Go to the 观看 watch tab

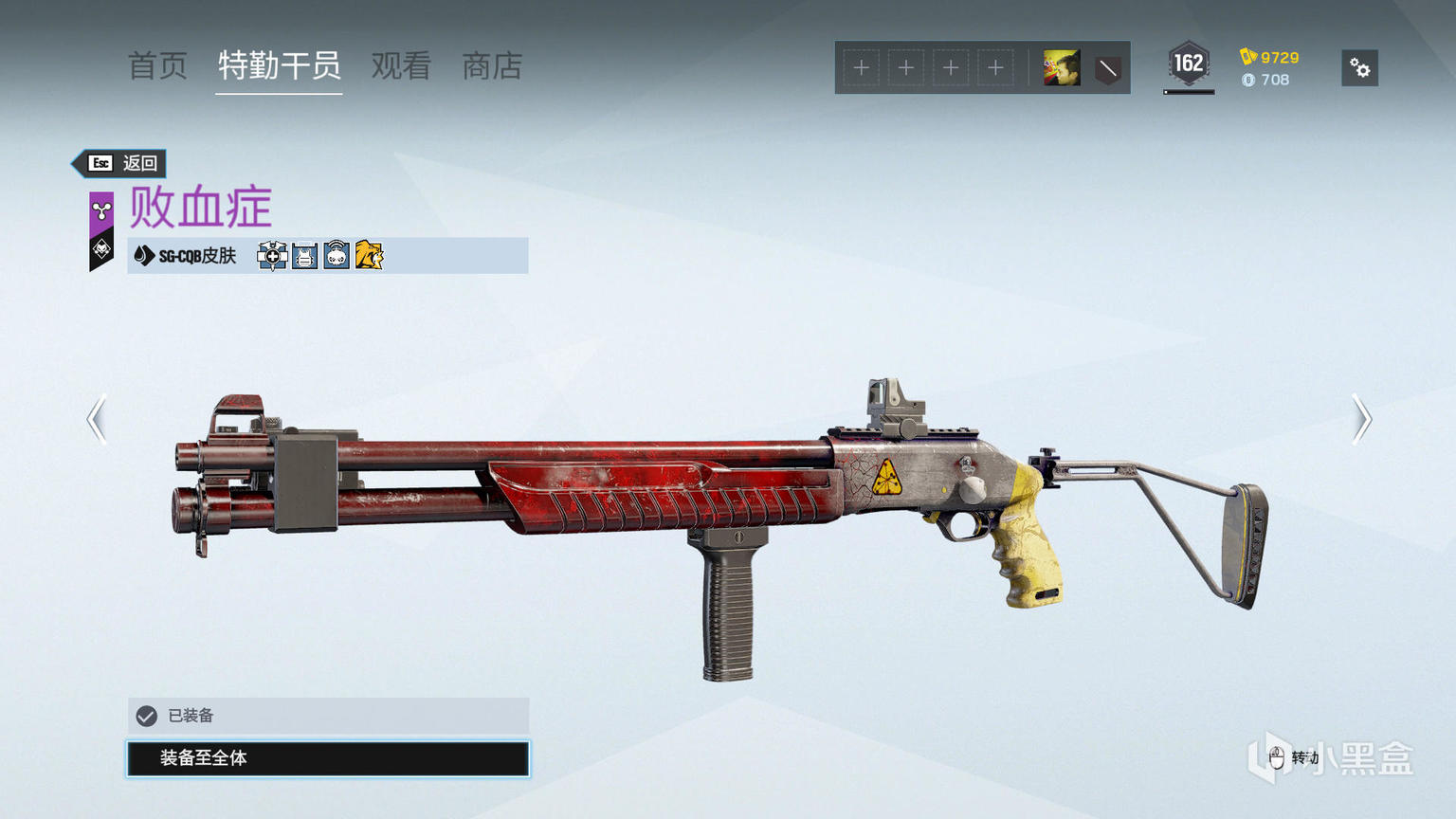401,66
